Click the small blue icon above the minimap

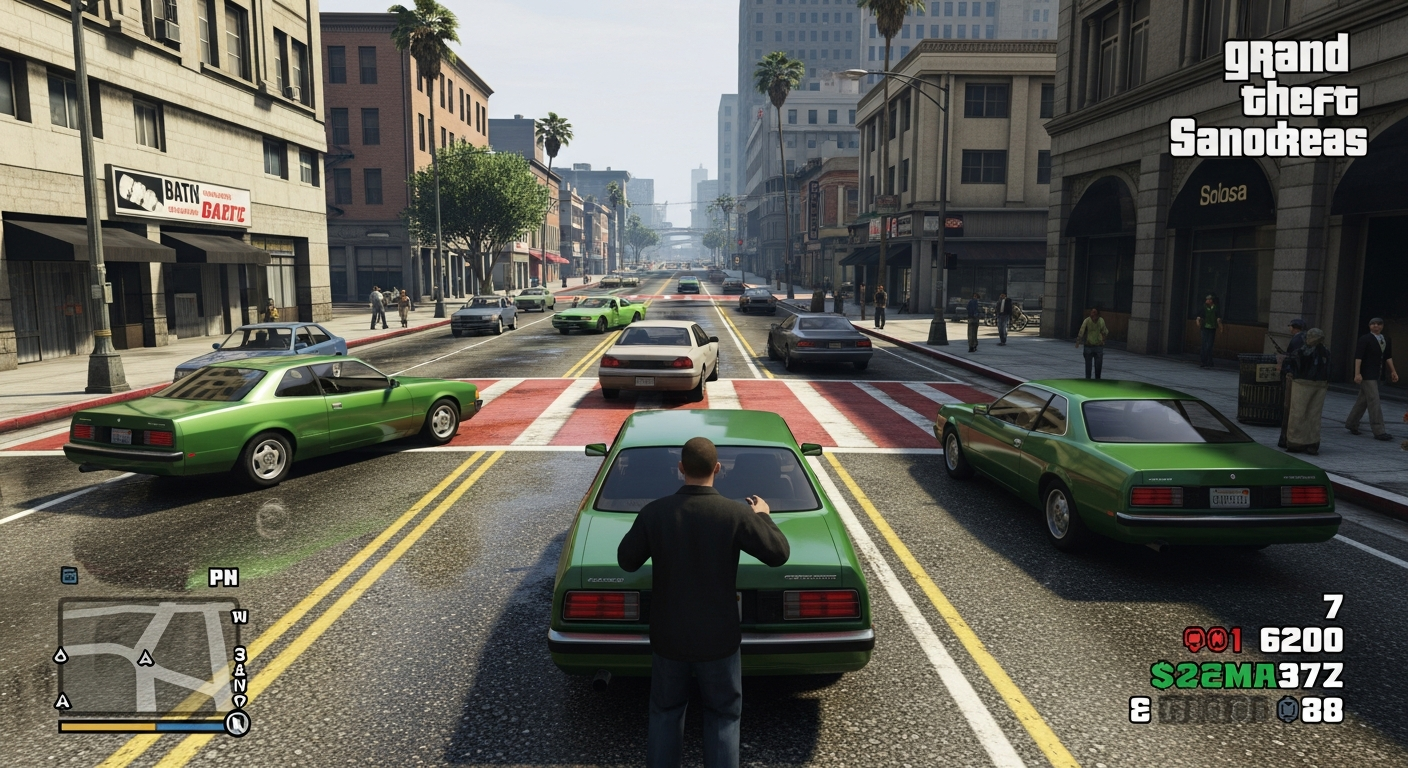click(69, 574)
